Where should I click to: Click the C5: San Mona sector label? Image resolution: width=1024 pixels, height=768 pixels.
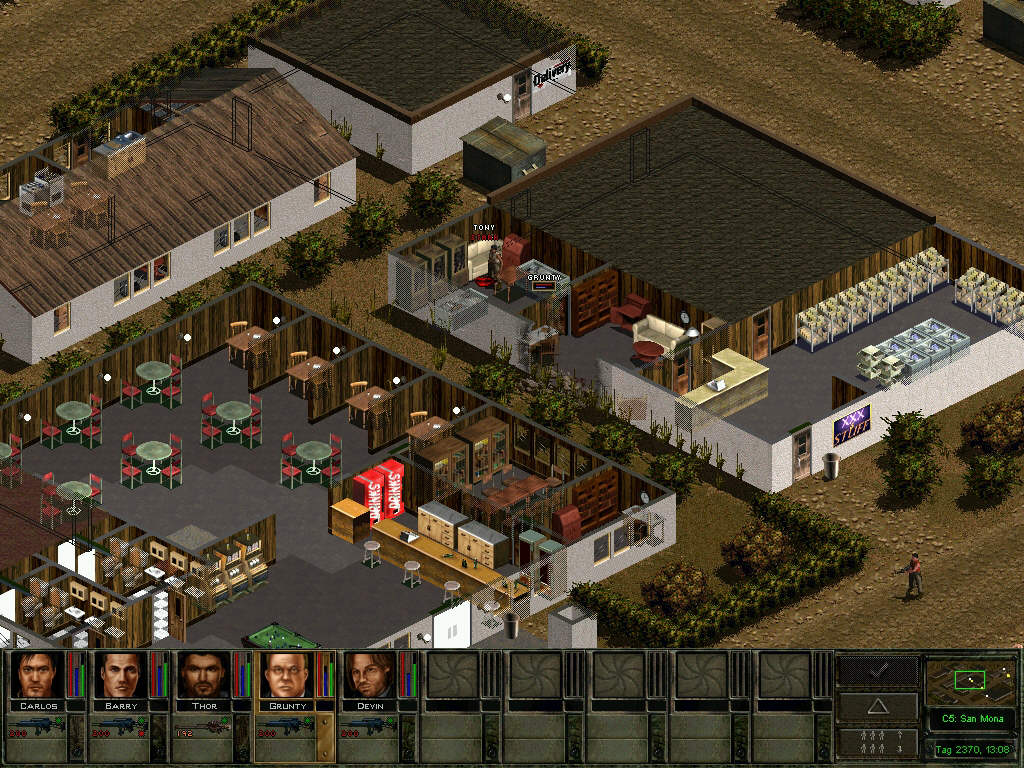pos(969,719)
